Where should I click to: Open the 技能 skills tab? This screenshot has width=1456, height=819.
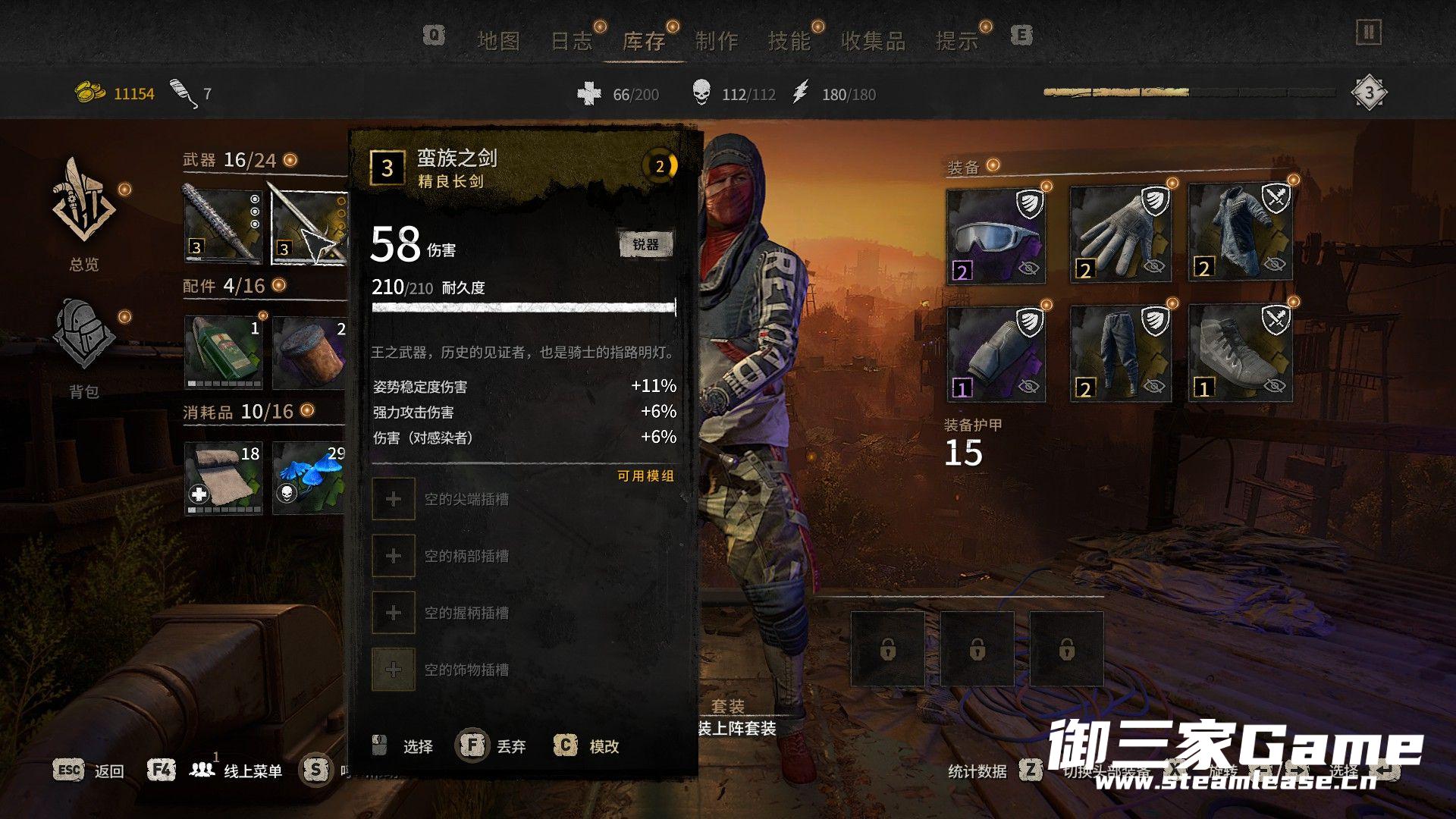click(x=789, y=41)
